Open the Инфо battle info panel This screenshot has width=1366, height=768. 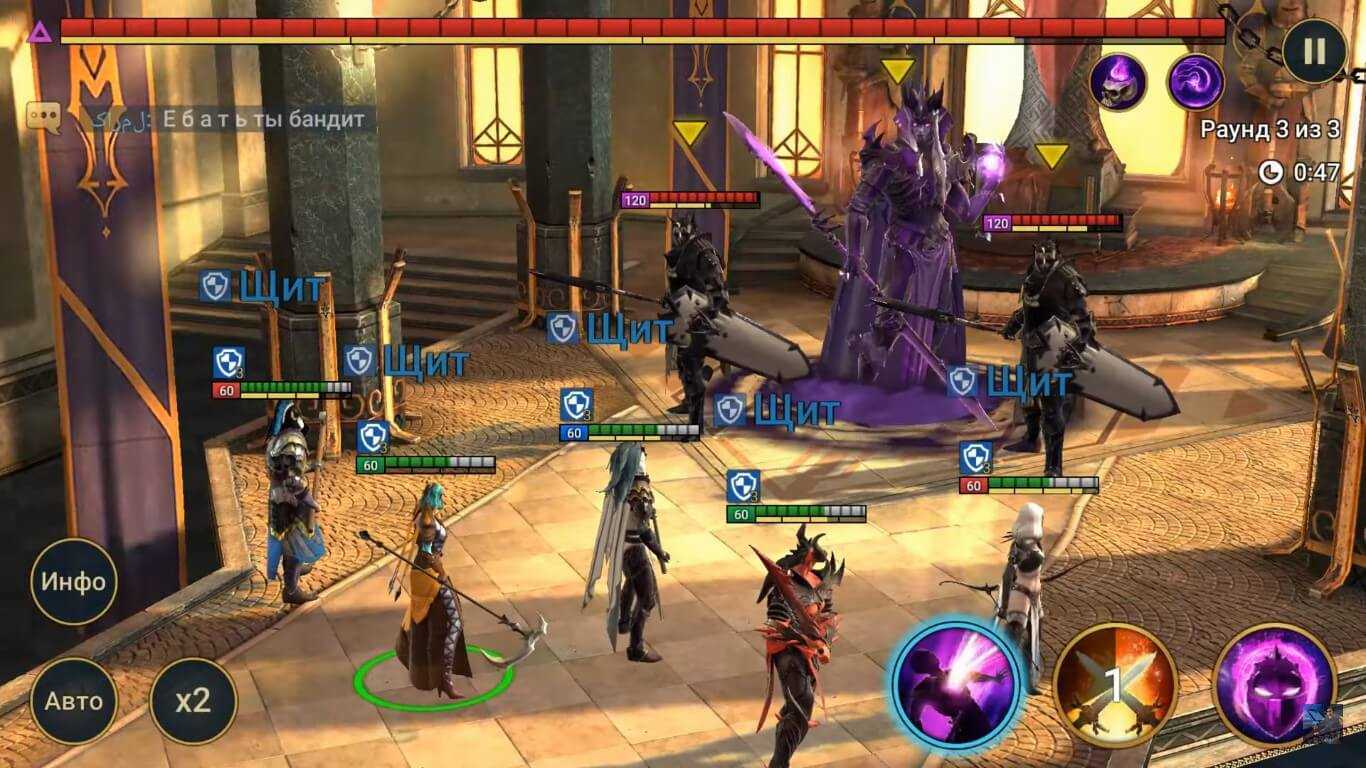[73, 581]
